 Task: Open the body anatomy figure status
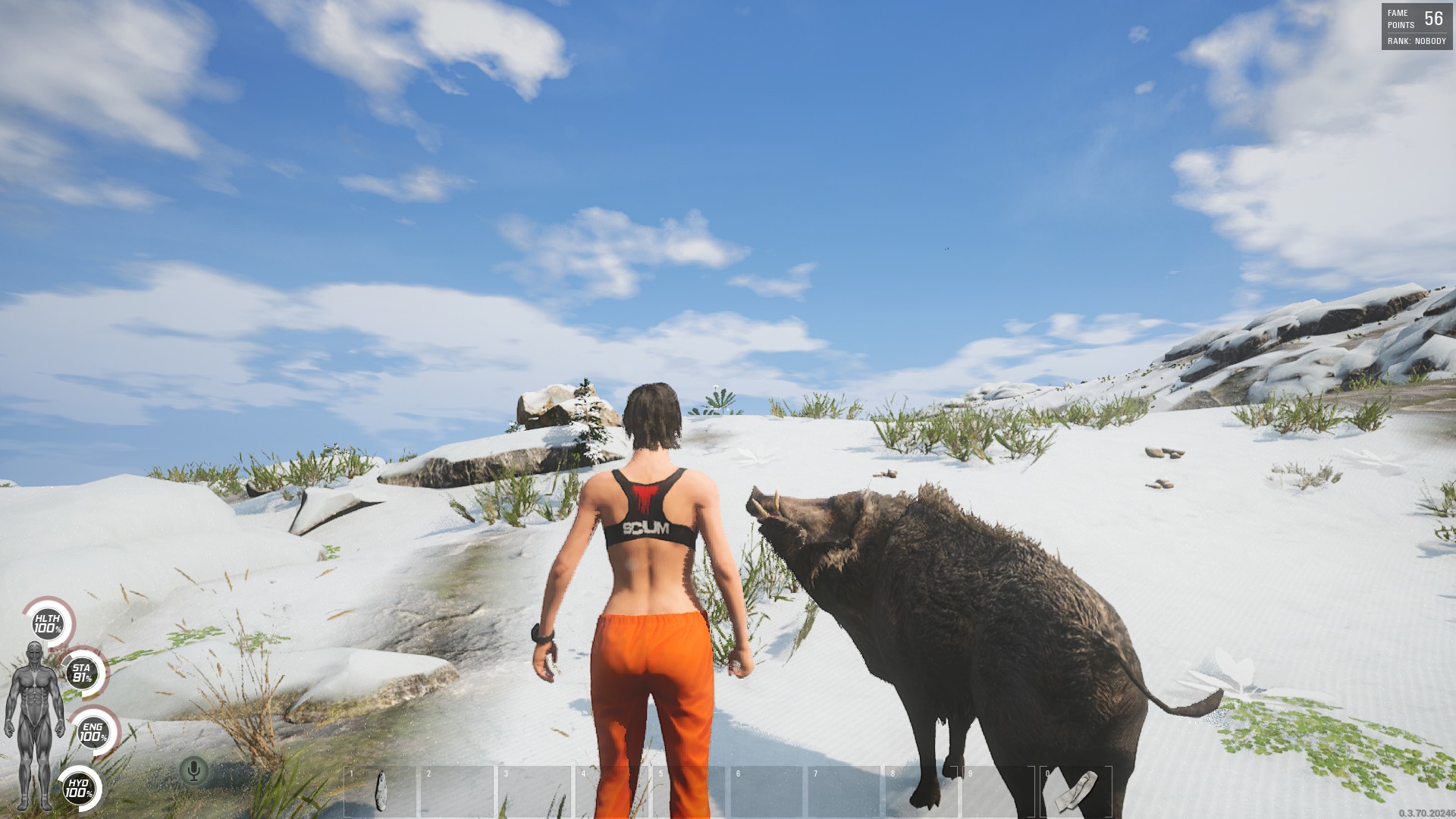pyautogui.click(x=34, y=724)
